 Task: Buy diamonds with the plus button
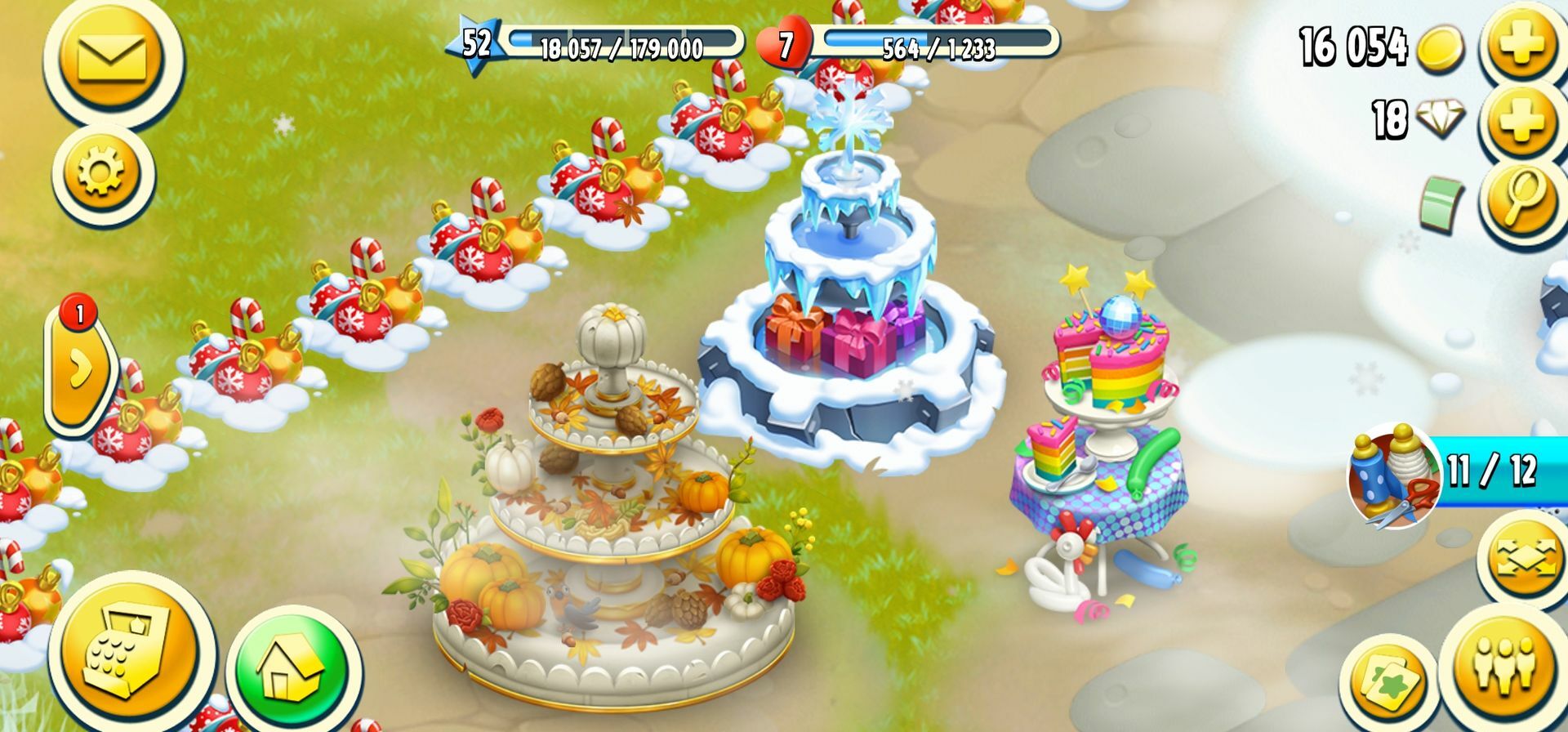tap(1521, 123)
